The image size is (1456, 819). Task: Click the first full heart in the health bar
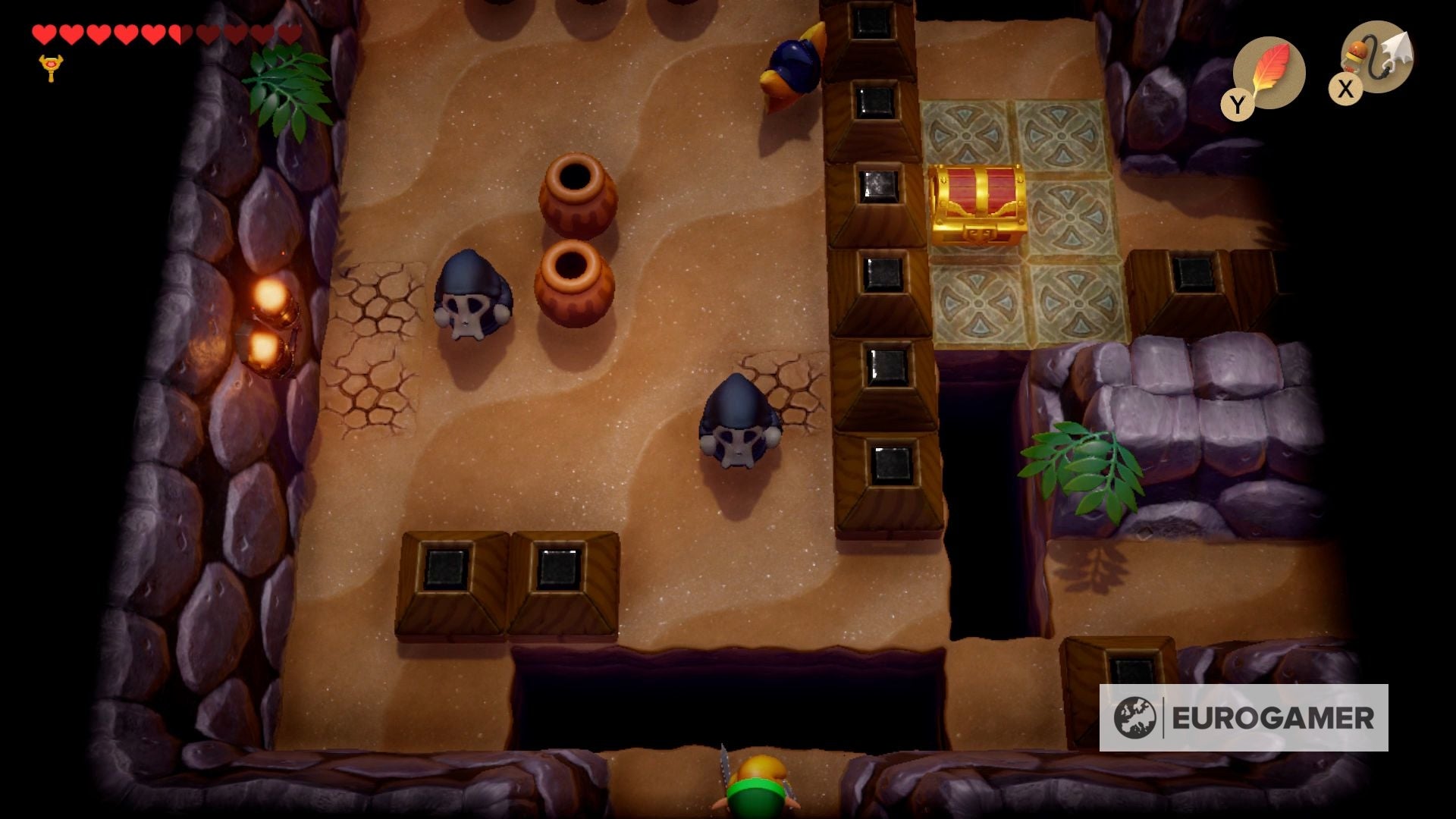tap(45, 34)
